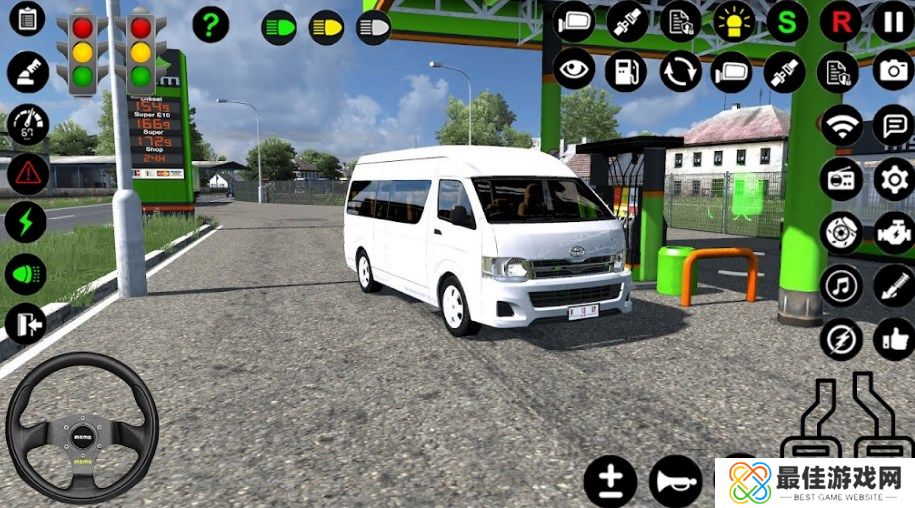
Task: Tap the green S button
Action: [787, 21]
